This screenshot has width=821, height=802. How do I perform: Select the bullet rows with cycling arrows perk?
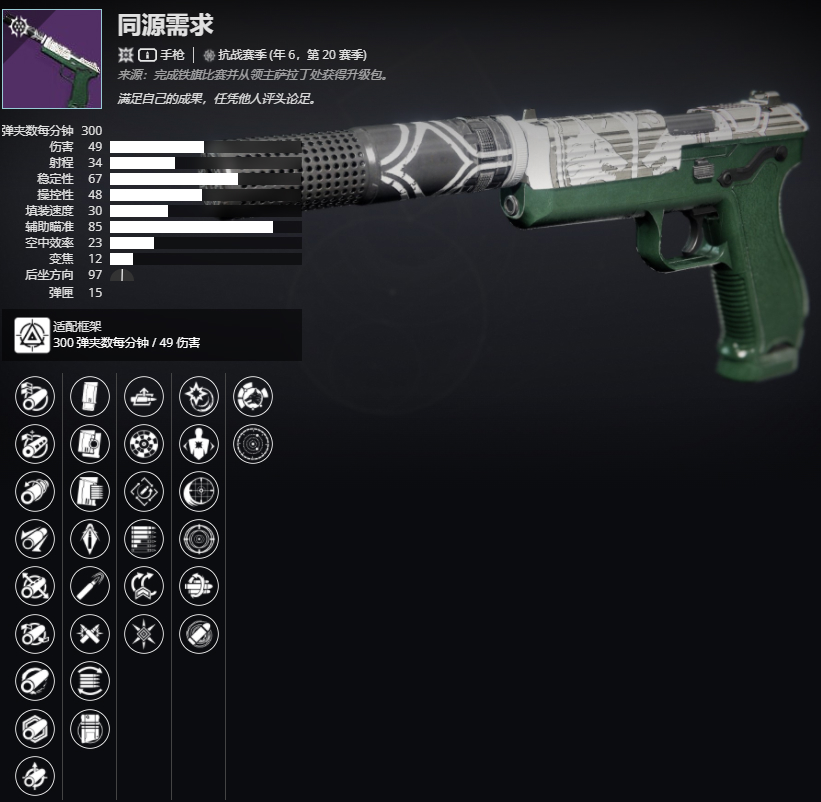coord(90,681)
